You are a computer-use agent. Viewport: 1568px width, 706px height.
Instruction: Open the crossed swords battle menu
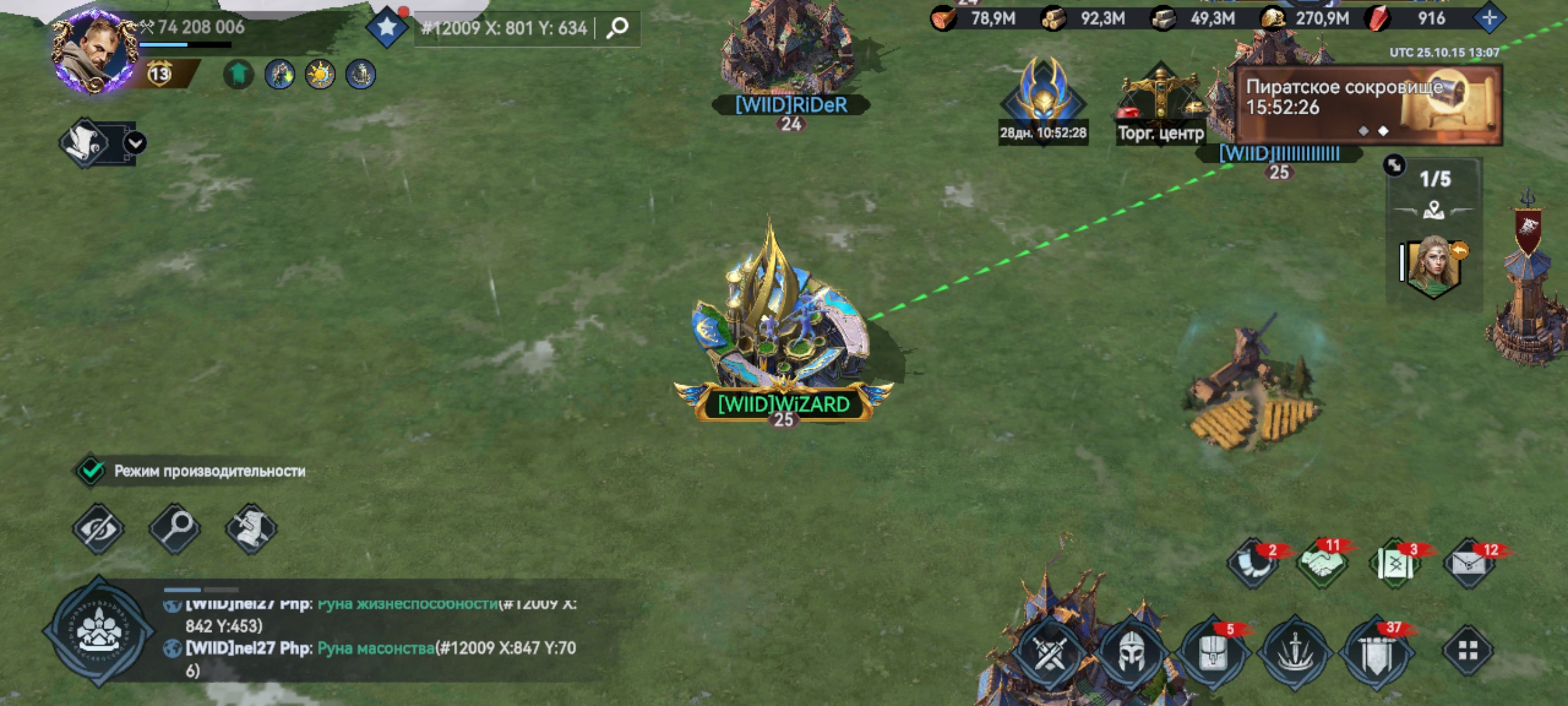(x=1050, y=652)
